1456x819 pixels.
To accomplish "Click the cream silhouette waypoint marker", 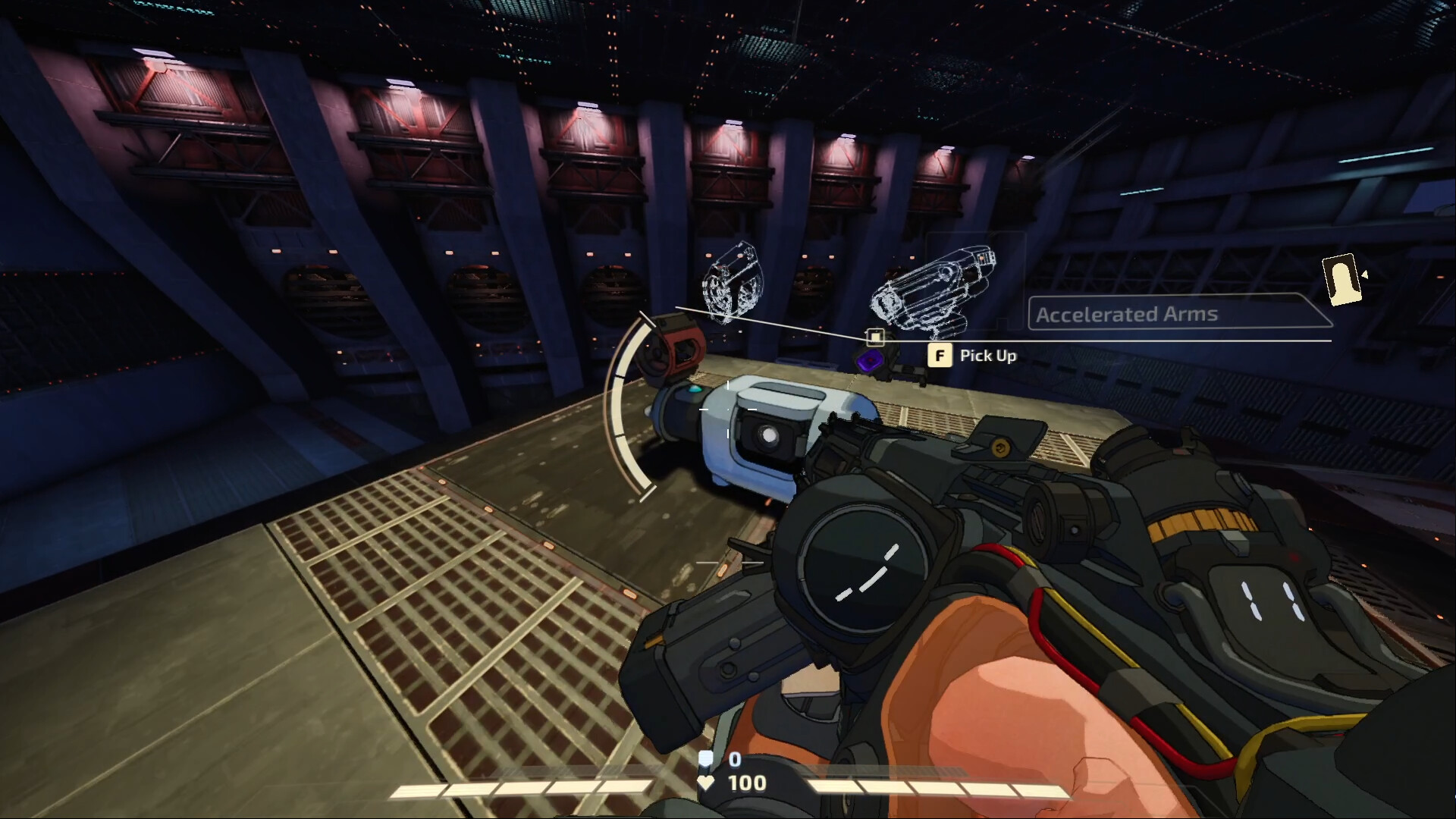I will (1341, 279).
